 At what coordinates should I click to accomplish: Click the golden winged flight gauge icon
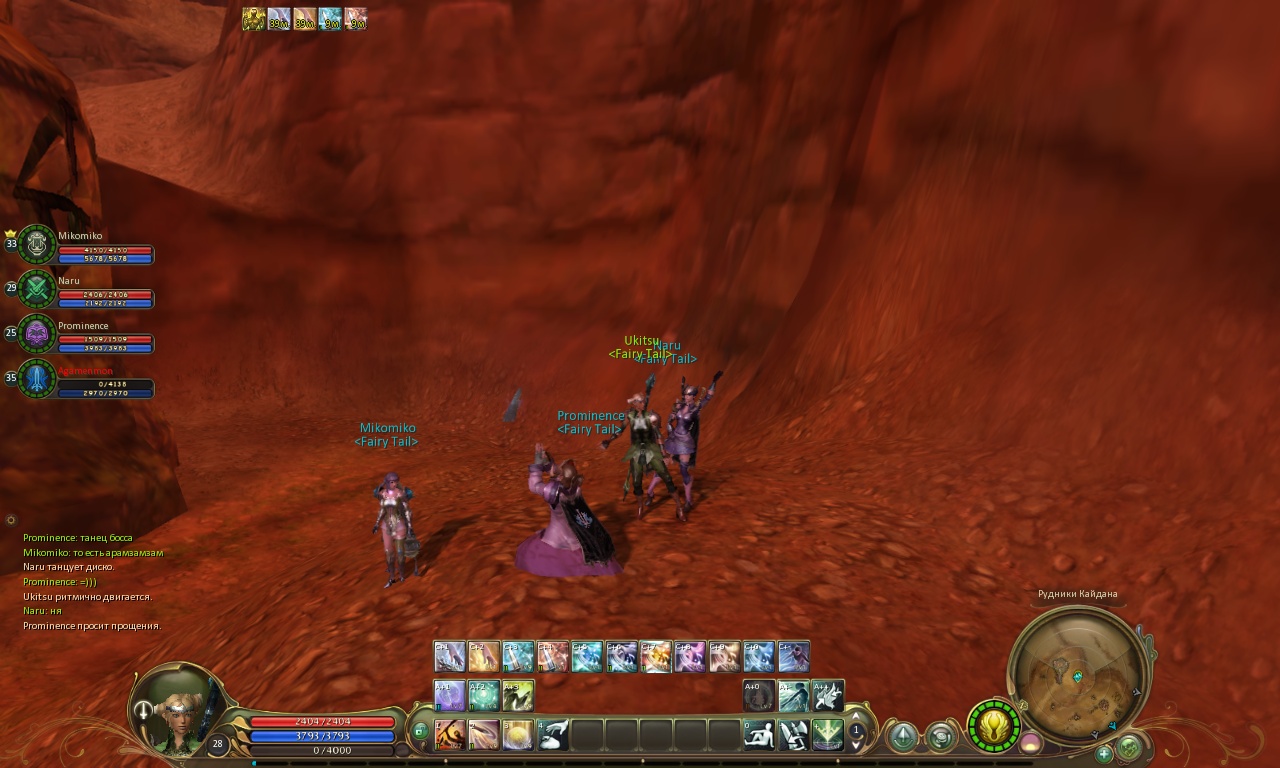tap(994, 726)
